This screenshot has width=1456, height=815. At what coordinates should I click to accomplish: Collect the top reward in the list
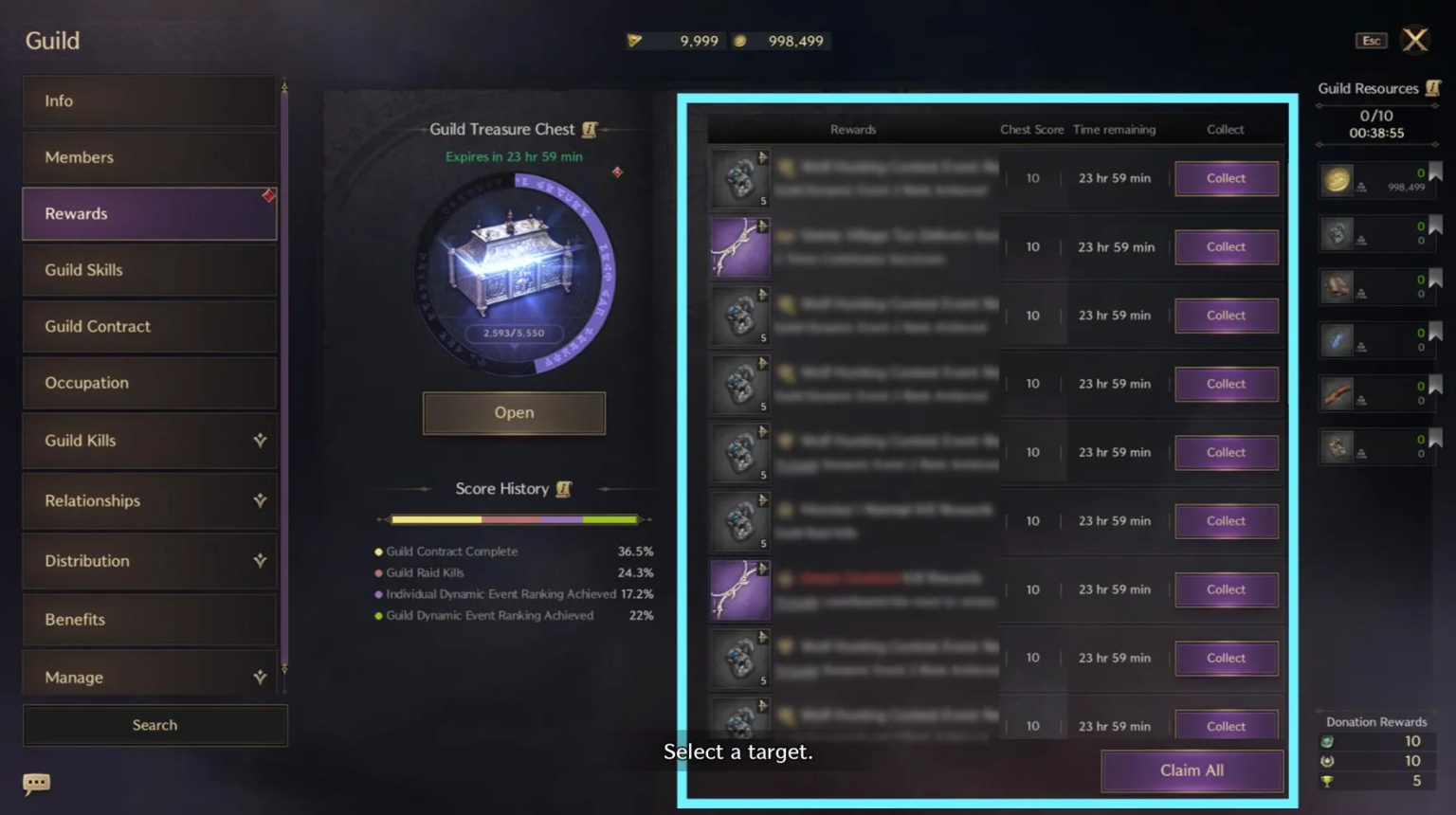[1226, 178]
